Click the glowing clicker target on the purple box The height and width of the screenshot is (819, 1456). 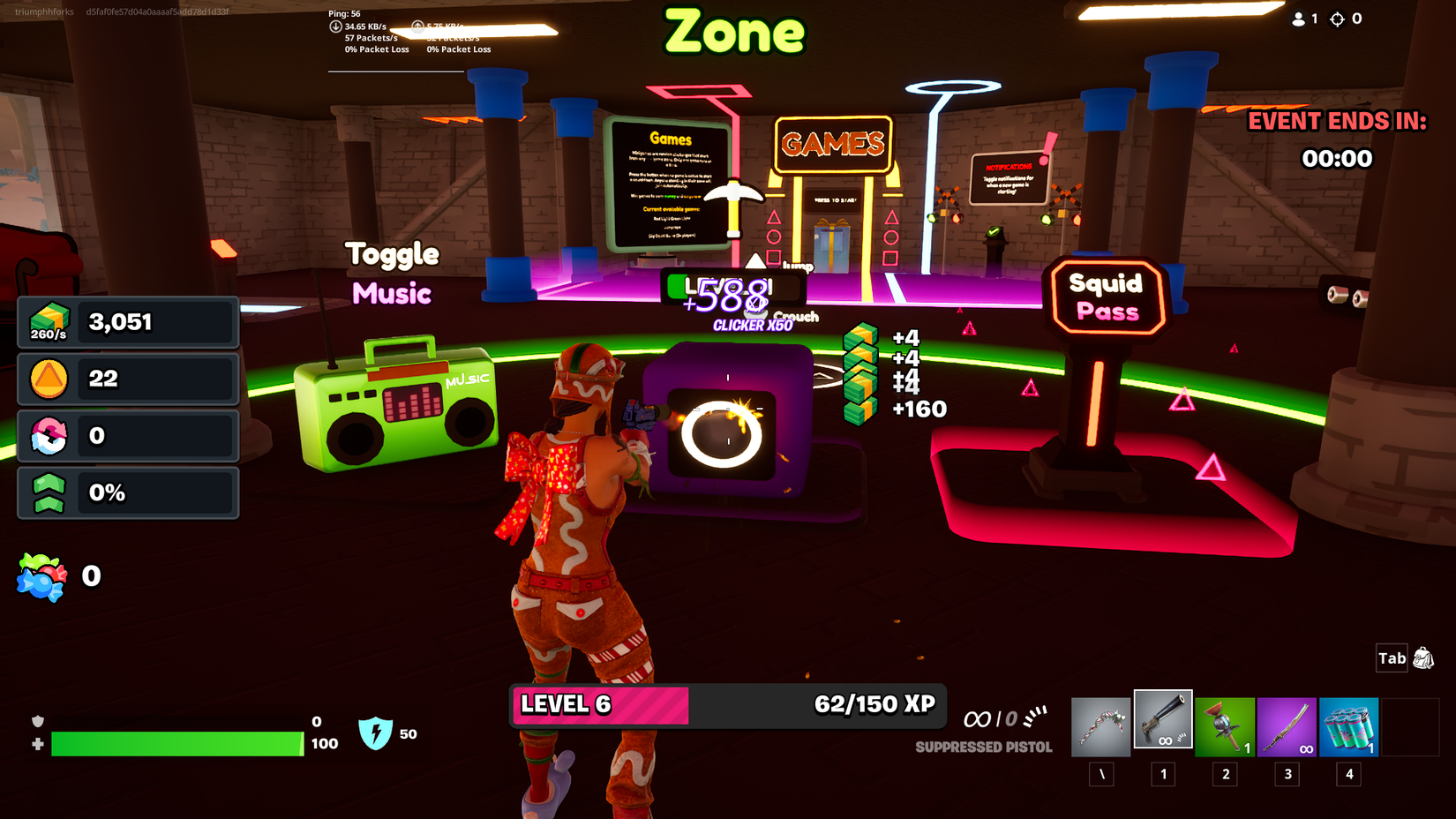point(724,432)
